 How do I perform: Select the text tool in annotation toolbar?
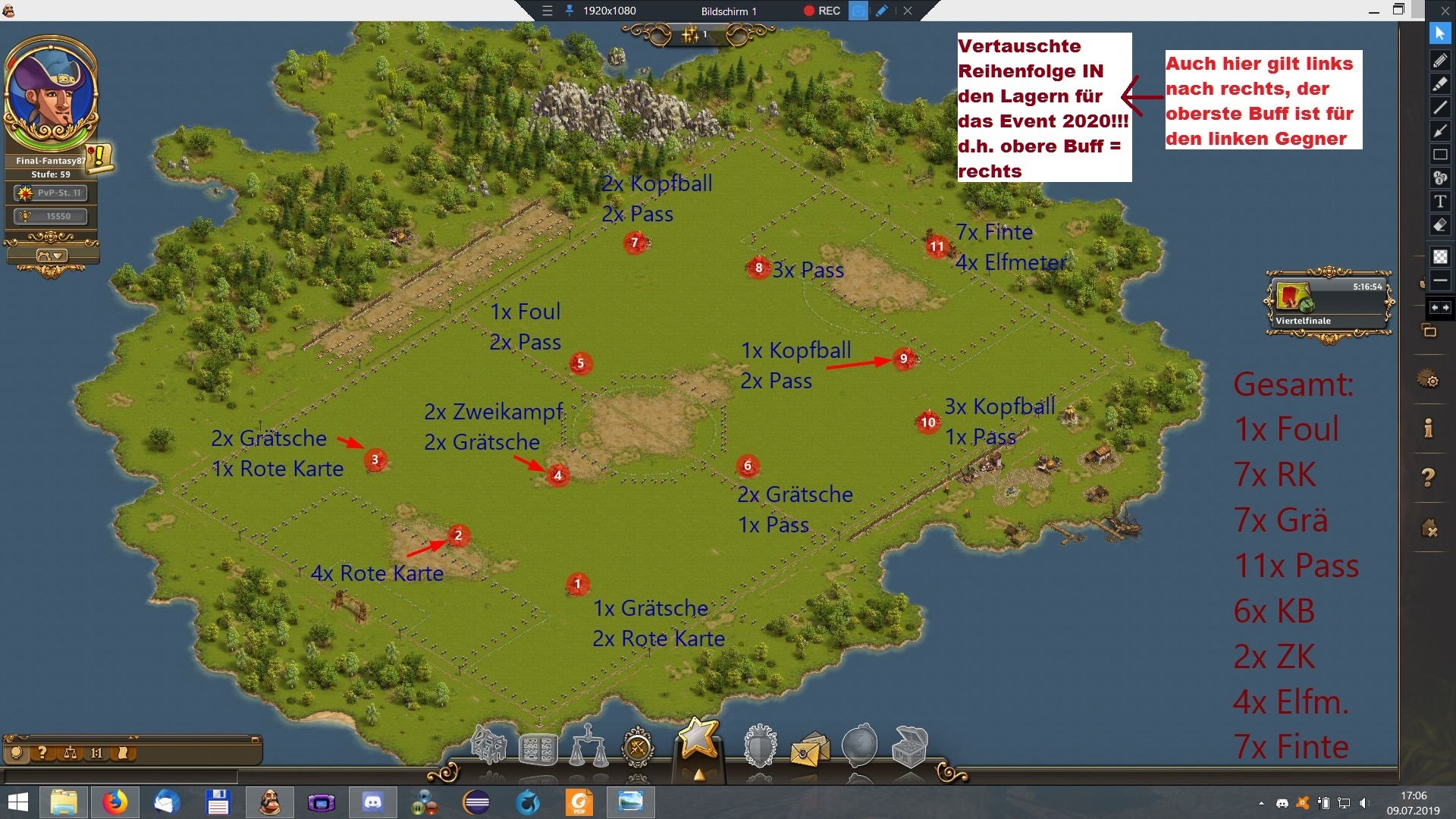pyautogui.click(x=1440, y=202)
